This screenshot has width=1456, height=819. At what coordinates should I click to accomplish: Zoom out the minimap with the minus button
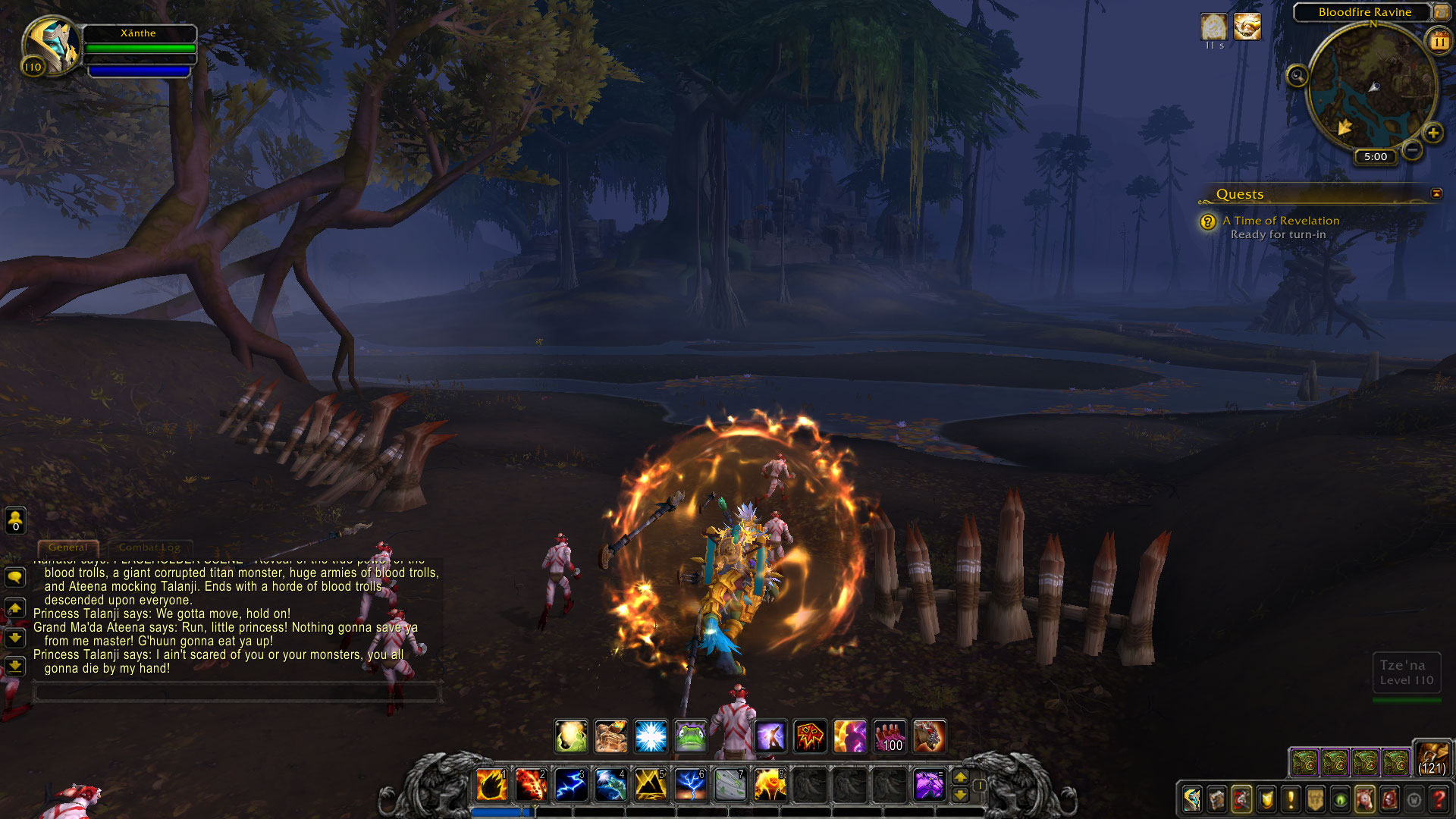click(1412, 150)
